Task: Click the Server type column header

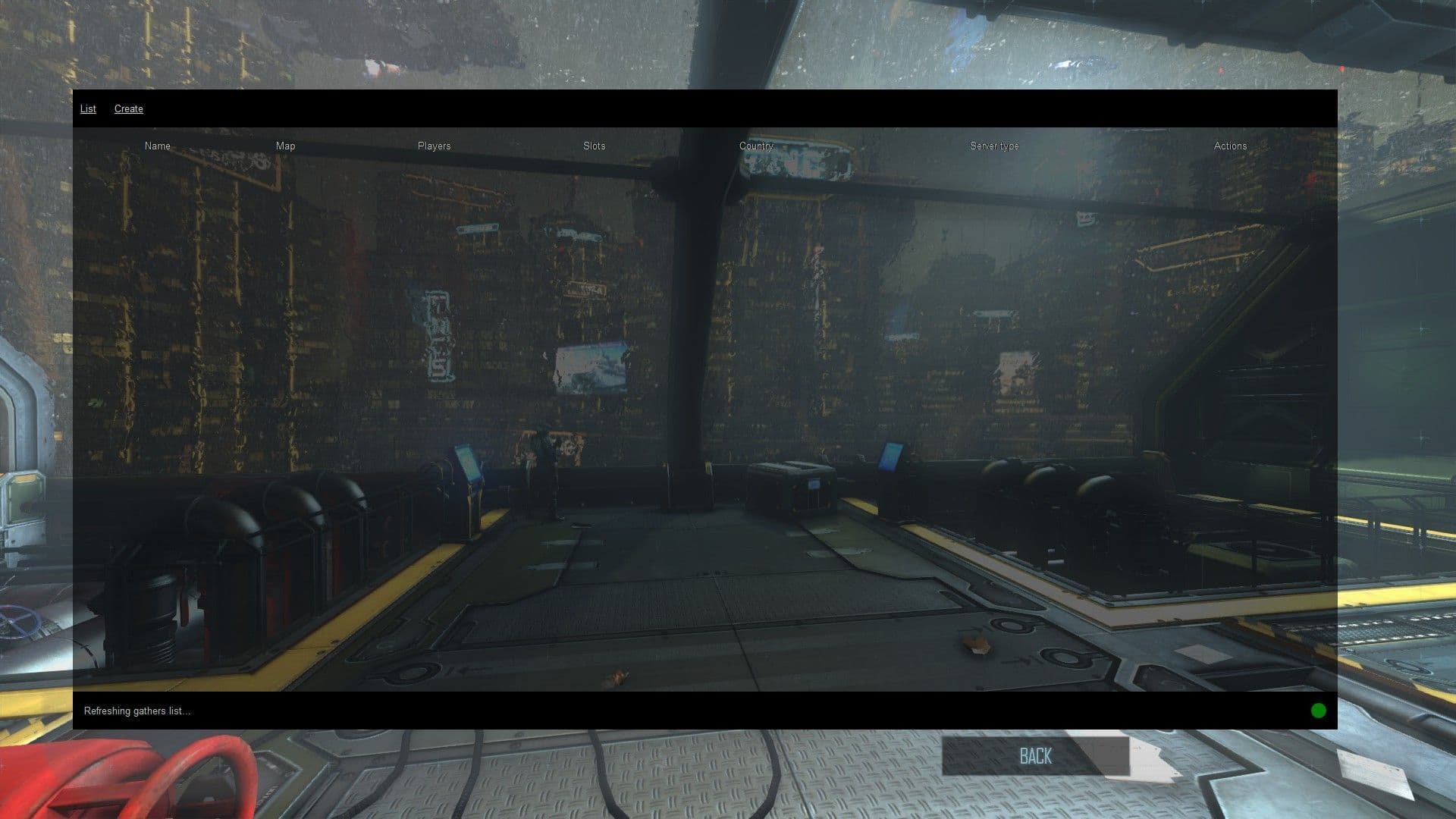Action: tap(994, 146)
